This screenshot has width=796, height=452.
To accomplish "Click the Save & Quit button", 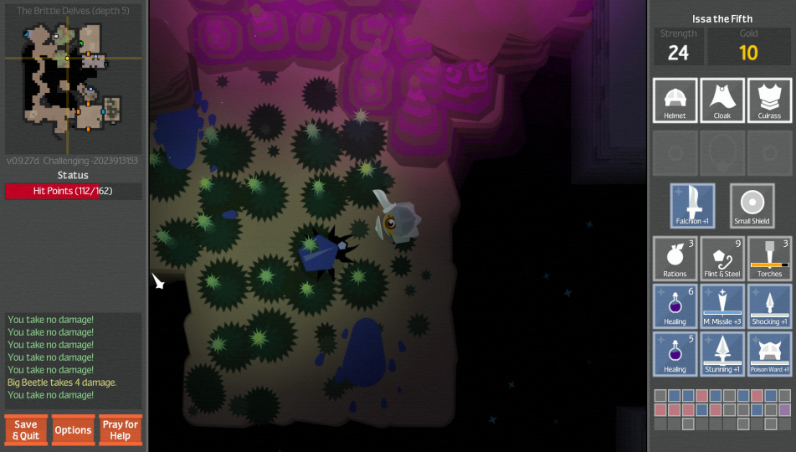I will point(26,429).
